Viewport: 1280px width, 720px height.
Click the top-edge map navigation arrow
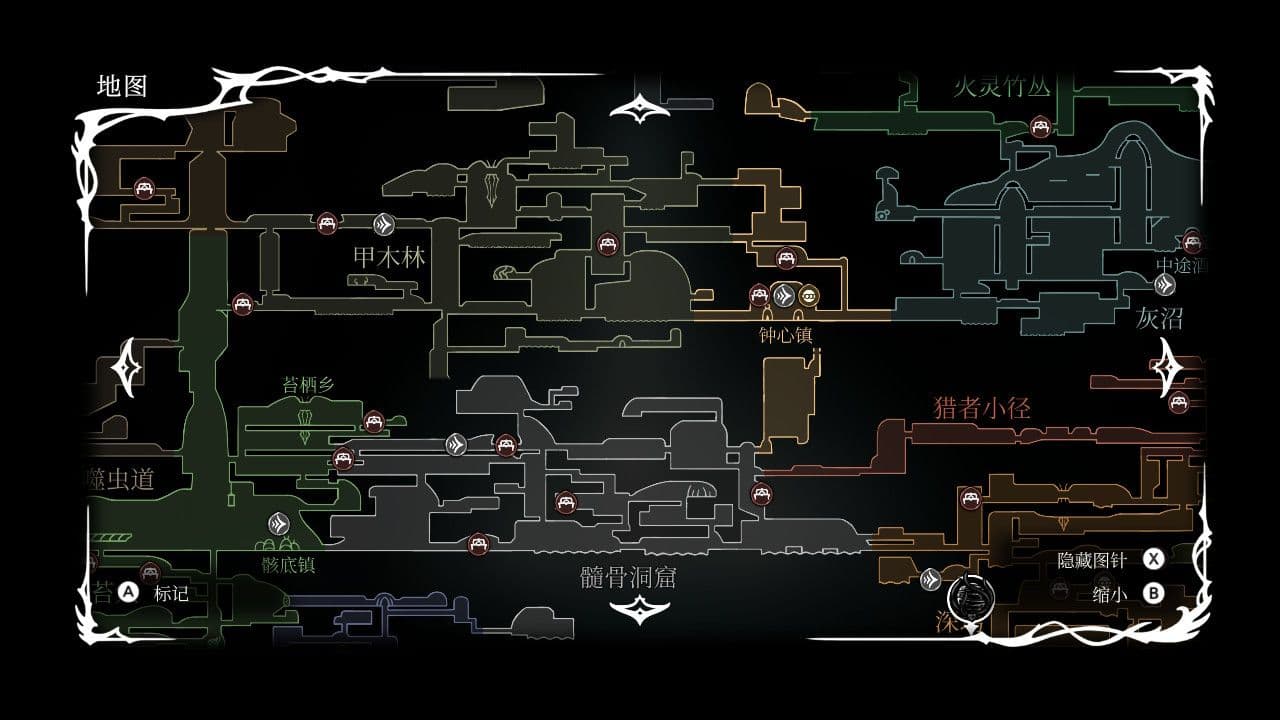coord(640,106)
